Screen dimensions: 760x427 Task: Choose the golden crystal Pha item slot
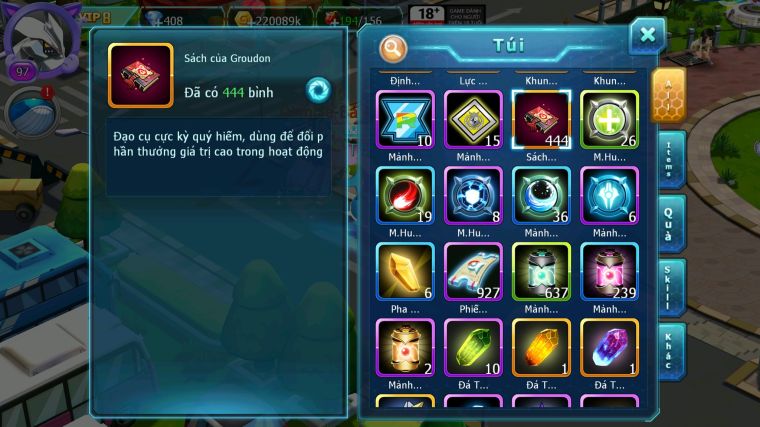405,271
